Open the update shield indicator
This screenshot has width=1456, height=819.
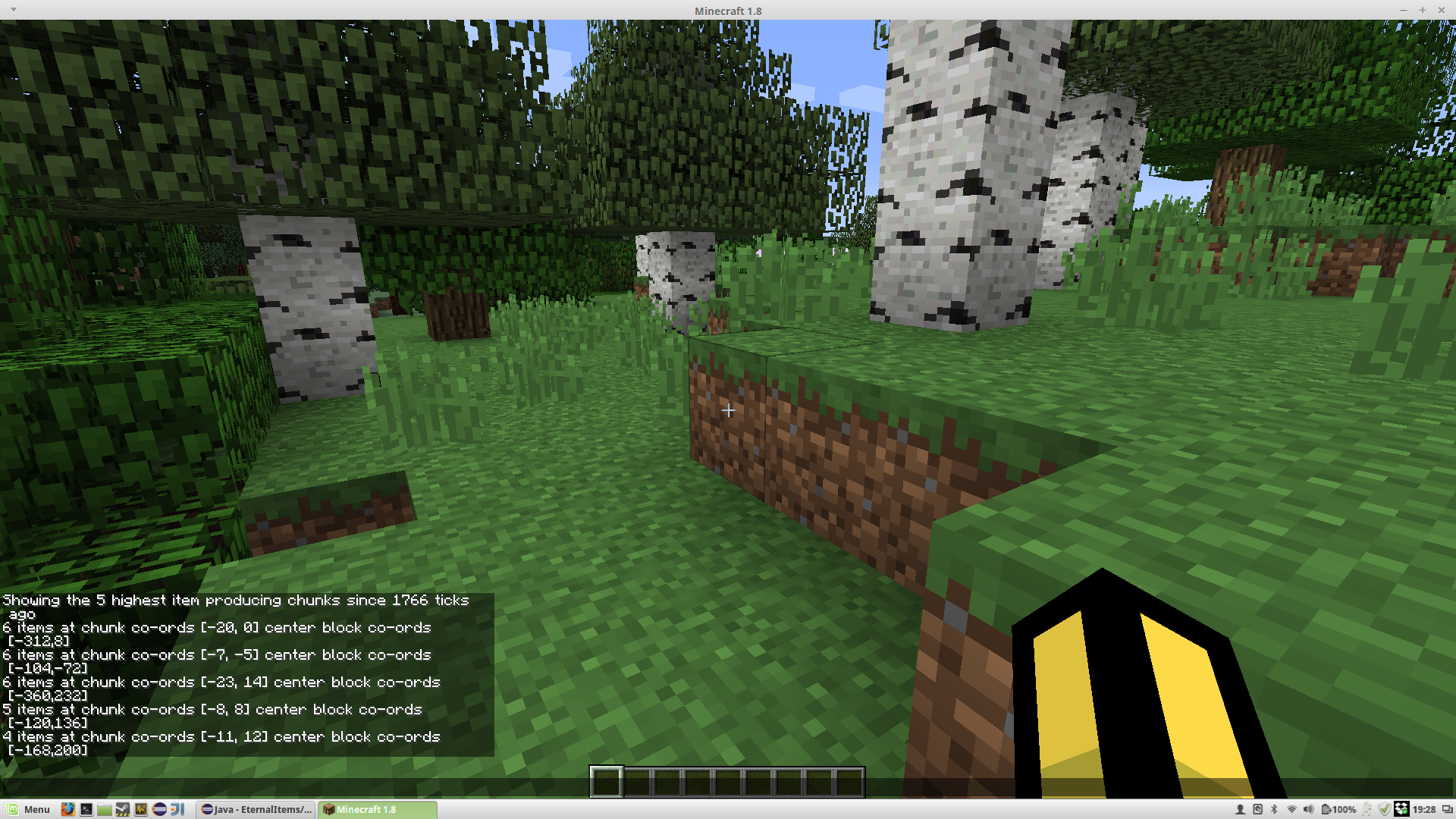pos(1385,809)
